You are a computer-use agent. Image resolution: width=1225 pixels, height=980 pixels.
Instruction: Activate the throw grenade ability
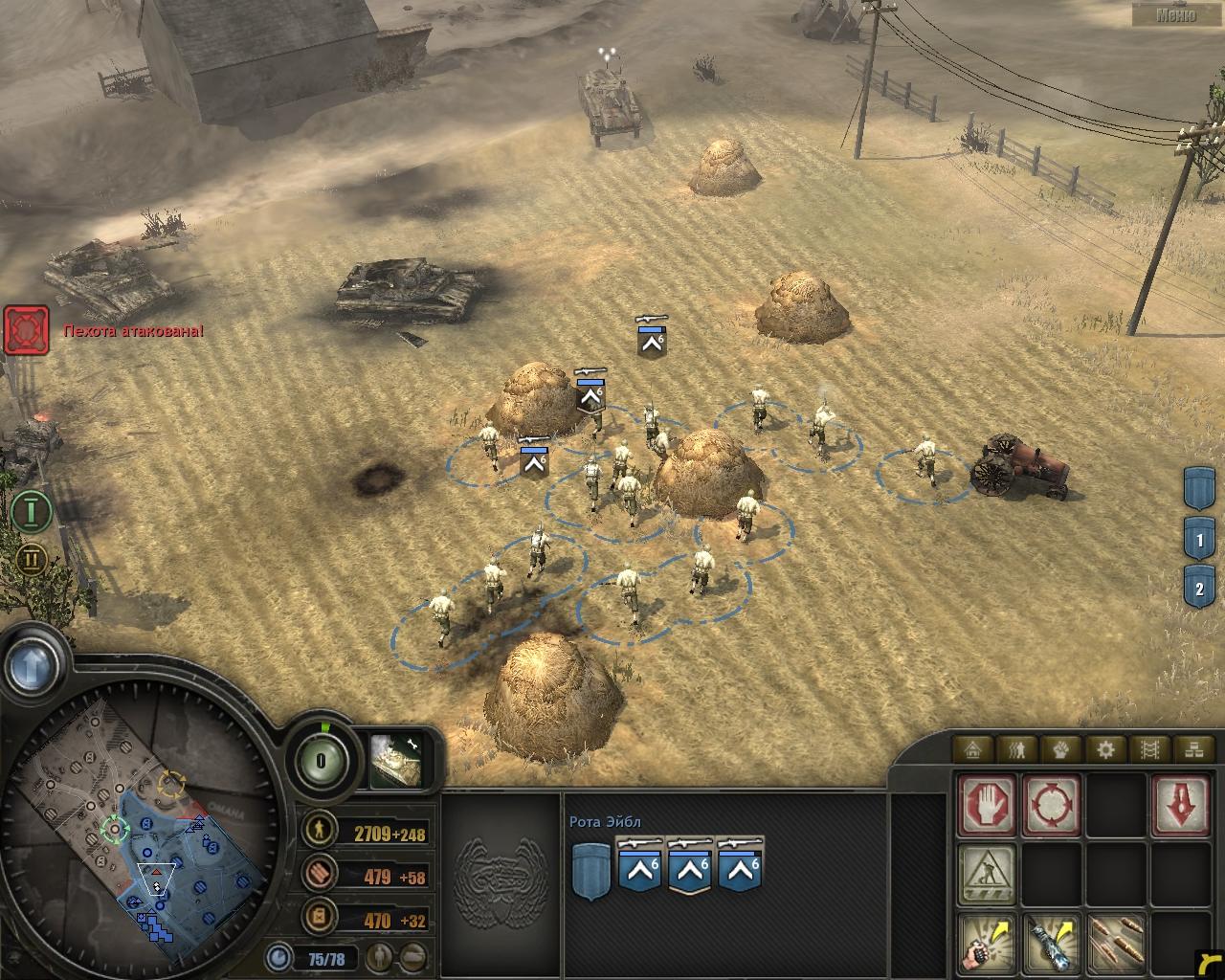pyautogui.click(x=988, y=942)
